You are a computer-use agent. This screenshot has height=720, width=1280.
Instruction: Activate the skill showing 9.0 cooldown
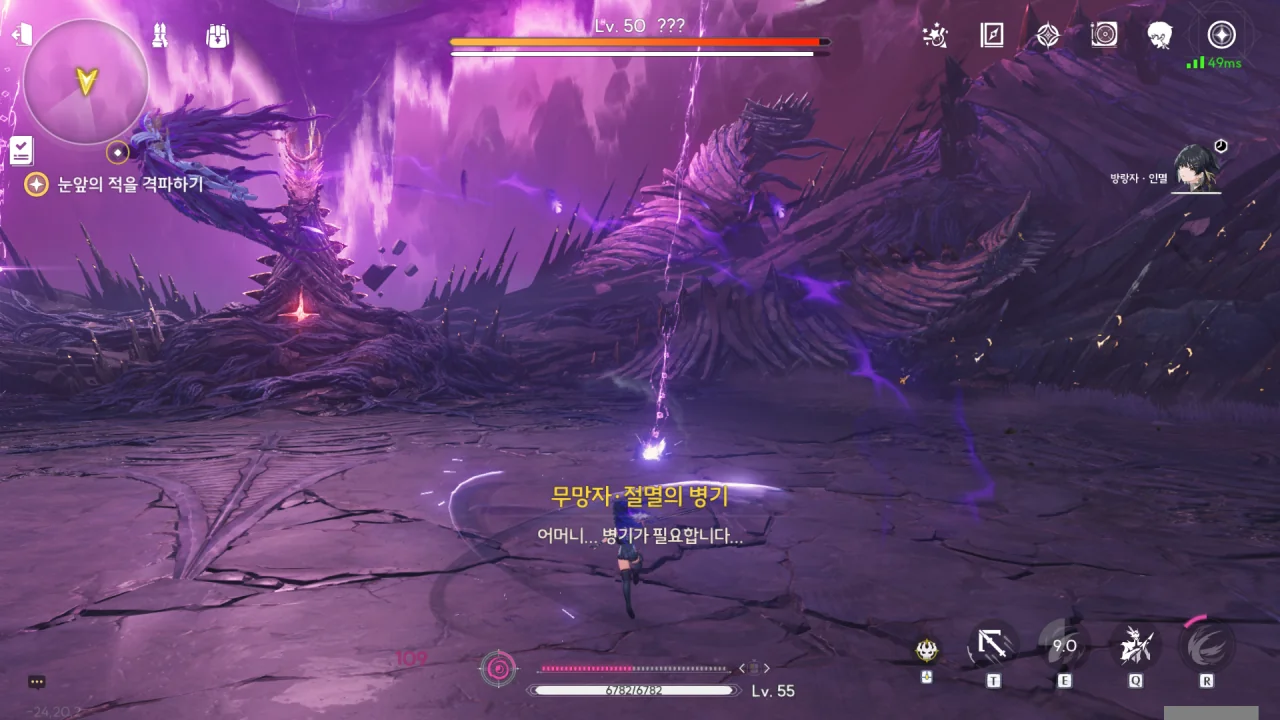pyautogui.click(x=1064, y=646)
